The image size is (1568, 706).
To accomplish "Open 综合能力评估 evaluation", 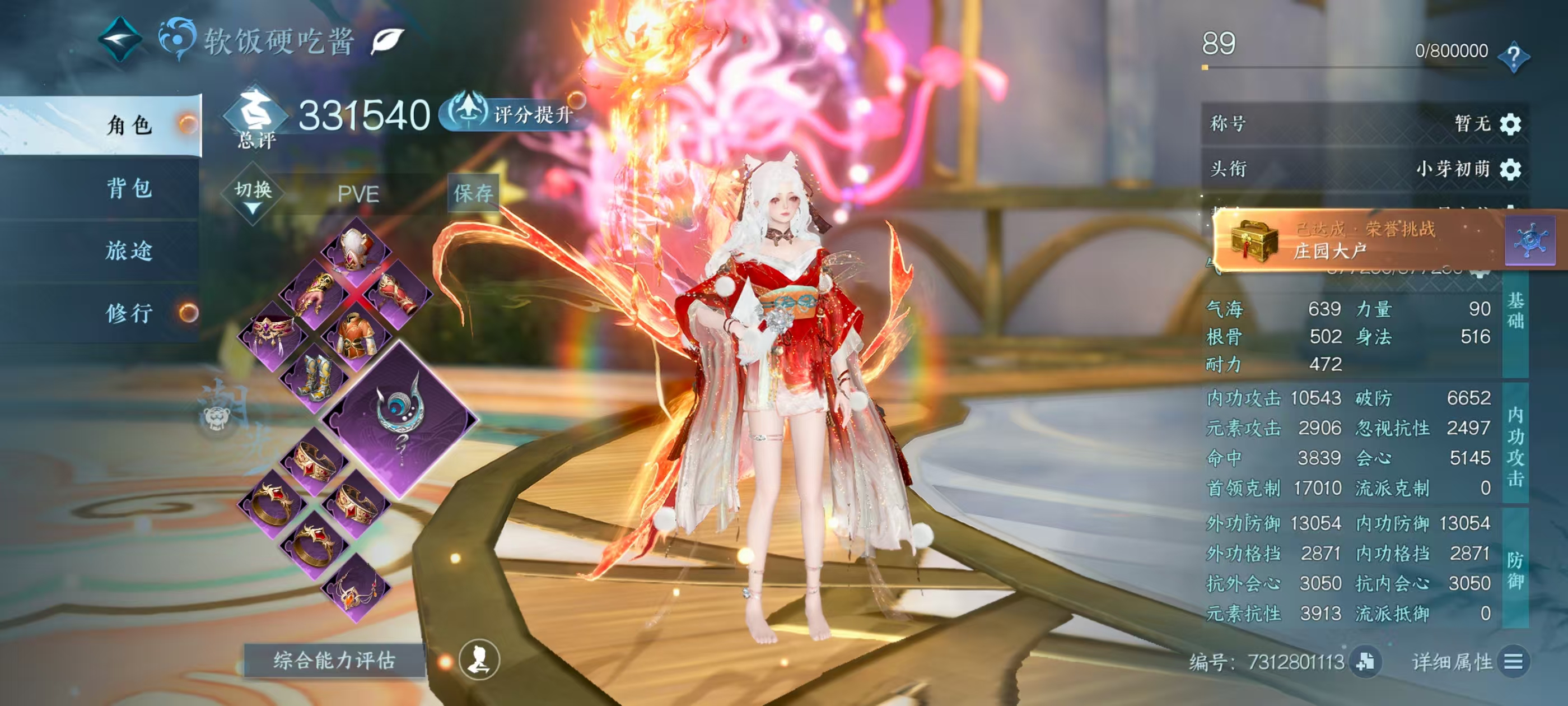I will point(334,660).
